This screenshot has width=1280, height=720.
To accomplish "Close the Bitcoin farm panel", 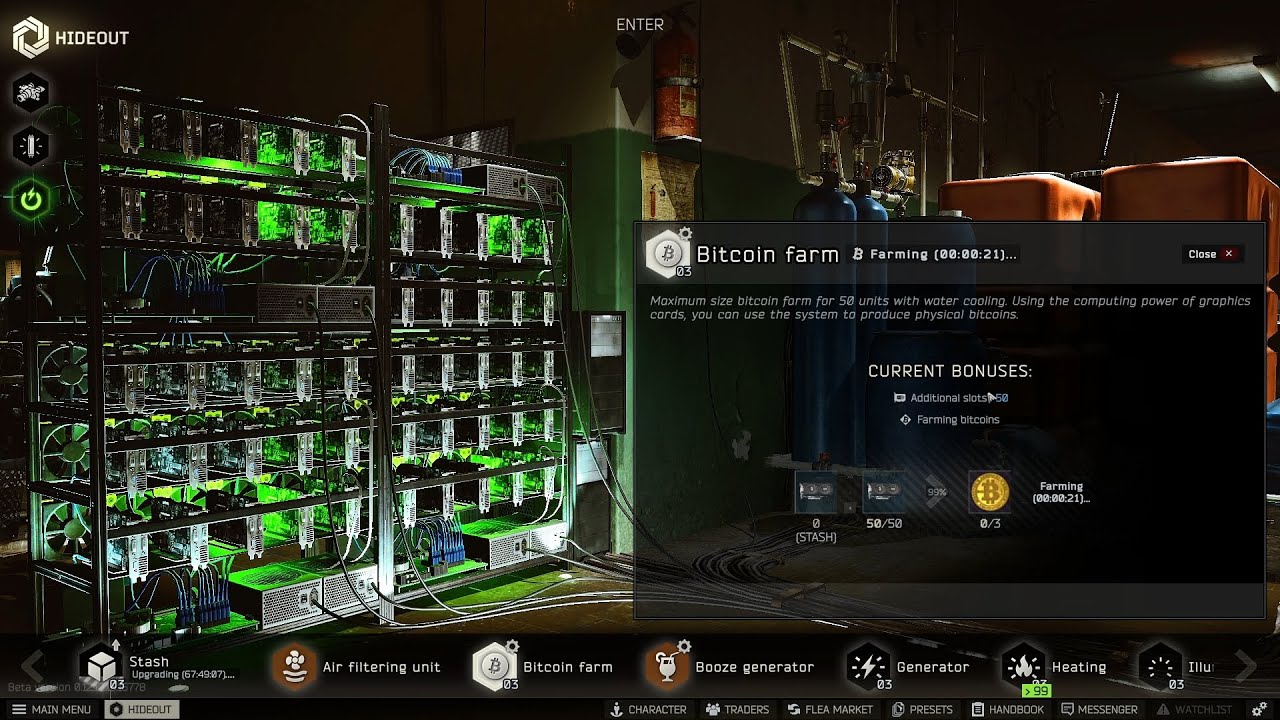I will [x=1212, y=254].
